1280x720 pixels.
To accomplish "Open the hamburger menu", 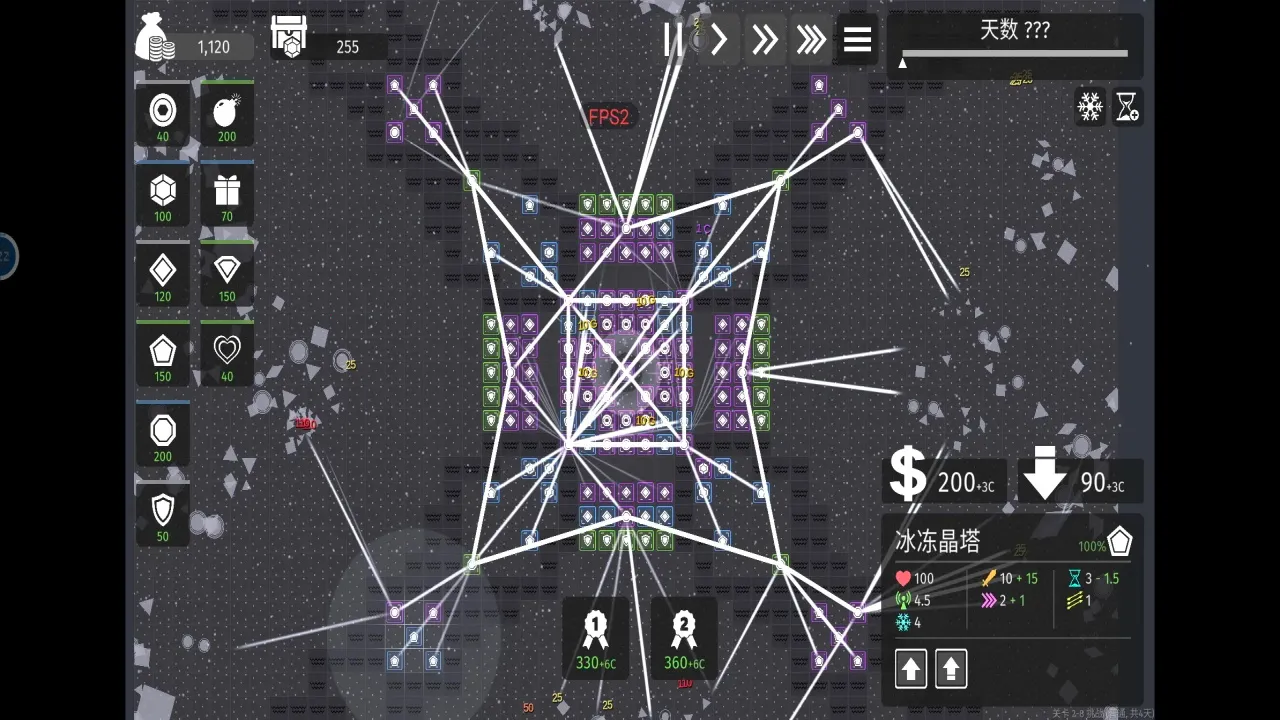I will pyautogui.click(x=857, y=40).
